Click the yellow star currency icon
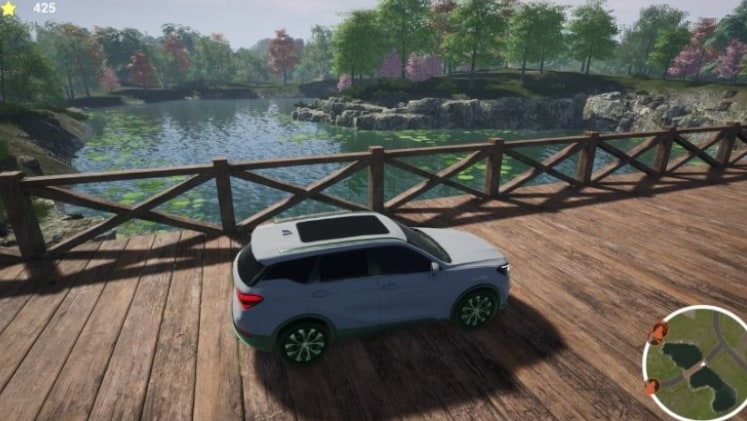The image size is (747, 421). click(9, 8)
